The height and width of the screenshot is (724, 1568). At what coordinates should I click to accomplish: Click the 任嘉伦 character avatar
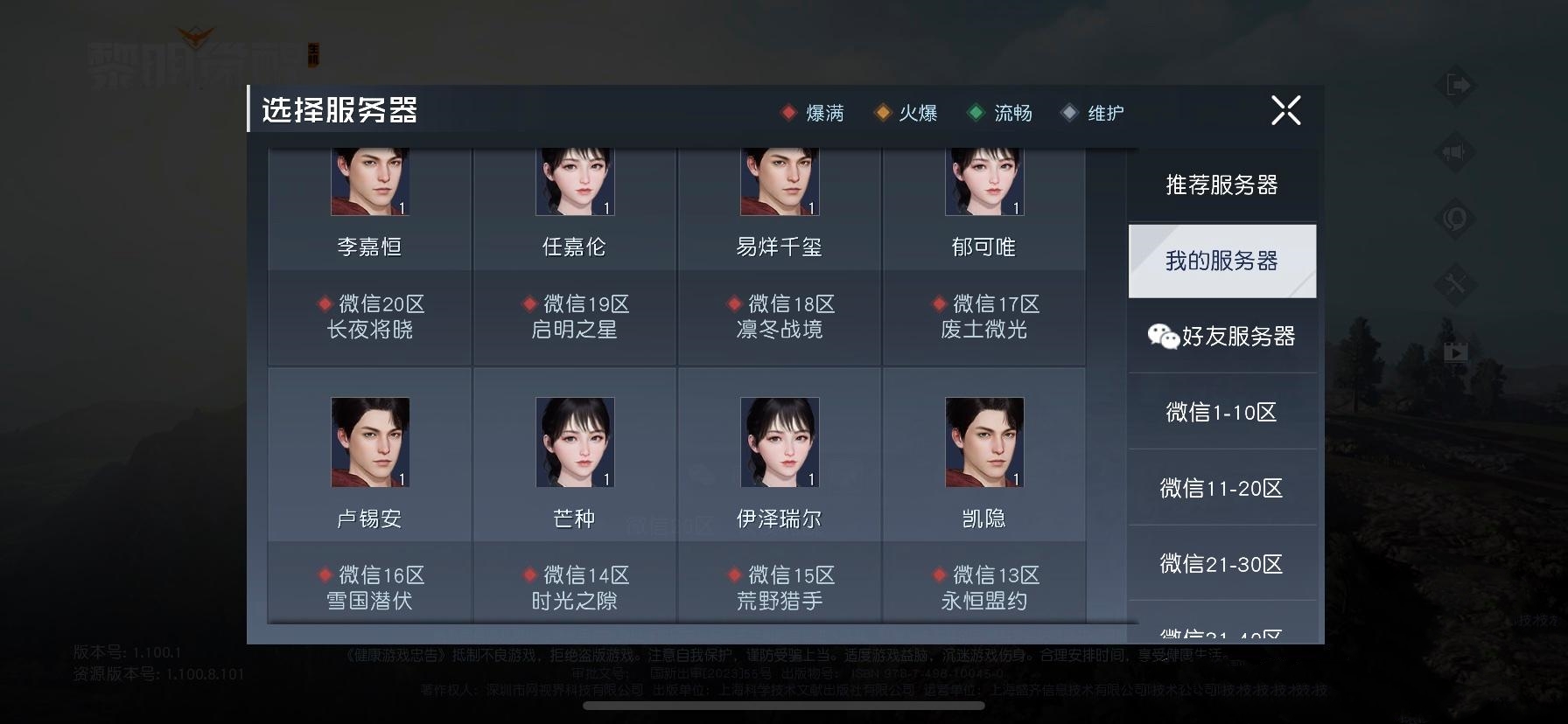pyautogui.click(x=573, y=181)
